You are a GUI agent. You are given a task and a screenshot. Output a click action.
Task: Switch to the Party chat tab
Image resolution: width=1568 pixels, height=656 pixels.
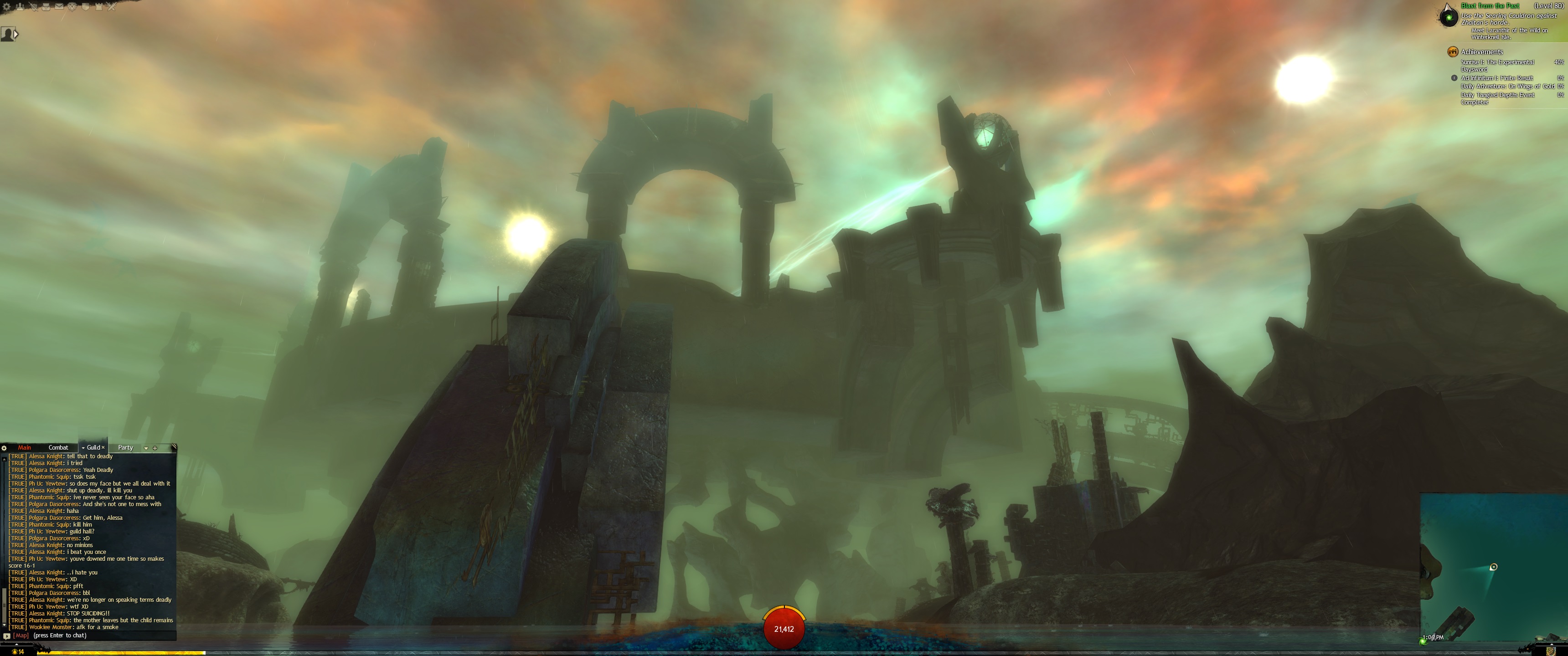pyautogui.click(x=125, y=448)
